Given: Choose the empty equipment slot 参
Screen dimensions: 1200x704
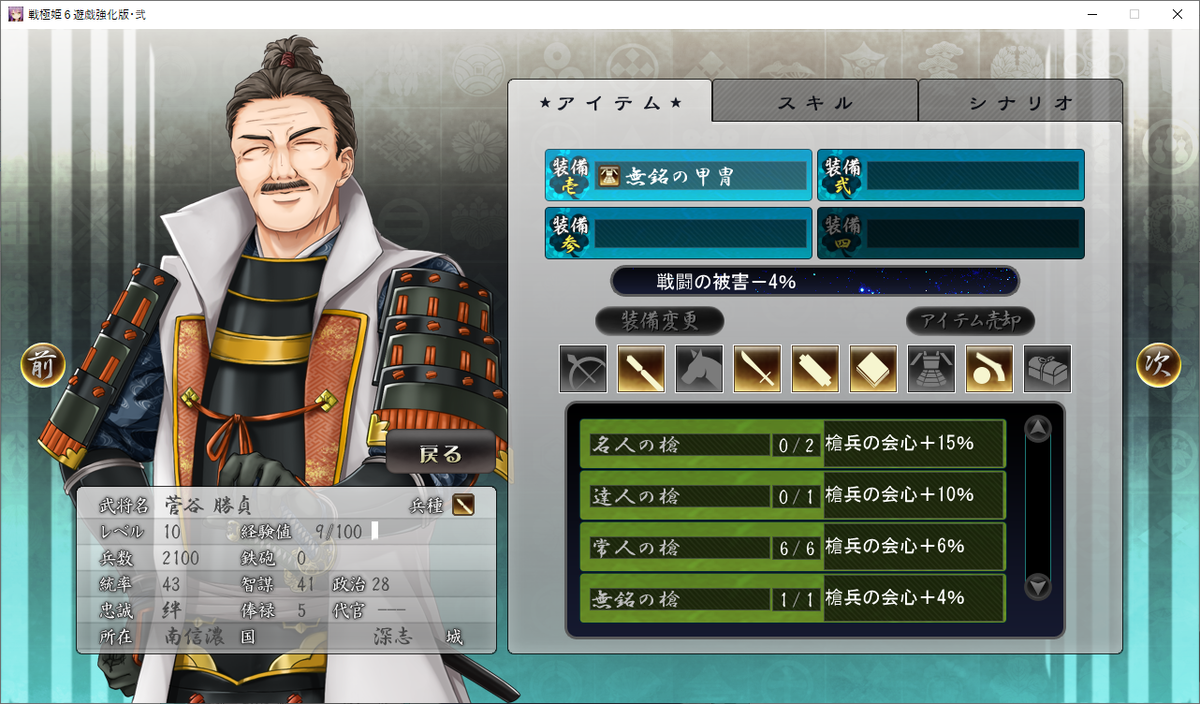Looking at the screenshot, I should point(678,233).
